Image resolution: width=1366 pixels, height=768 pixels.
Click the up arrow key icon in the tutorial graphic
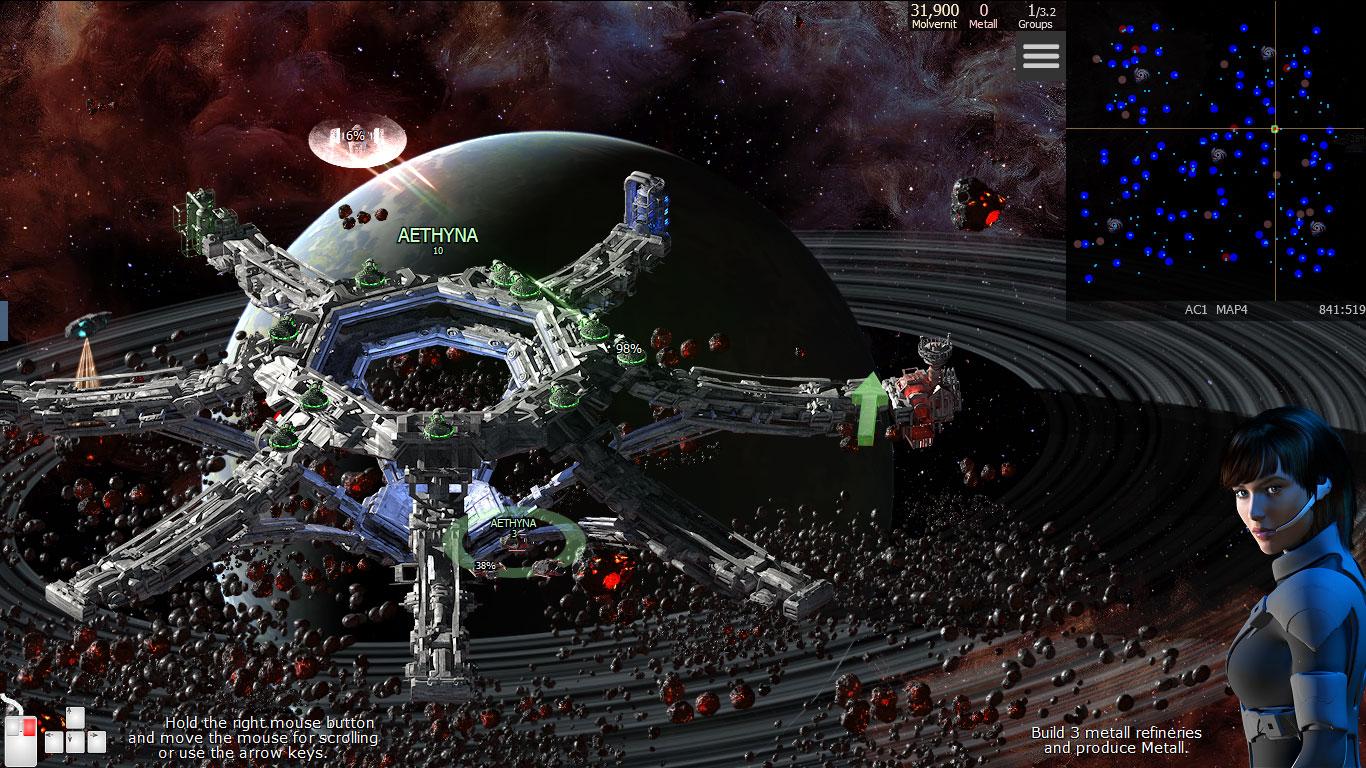tap(75, 718)
